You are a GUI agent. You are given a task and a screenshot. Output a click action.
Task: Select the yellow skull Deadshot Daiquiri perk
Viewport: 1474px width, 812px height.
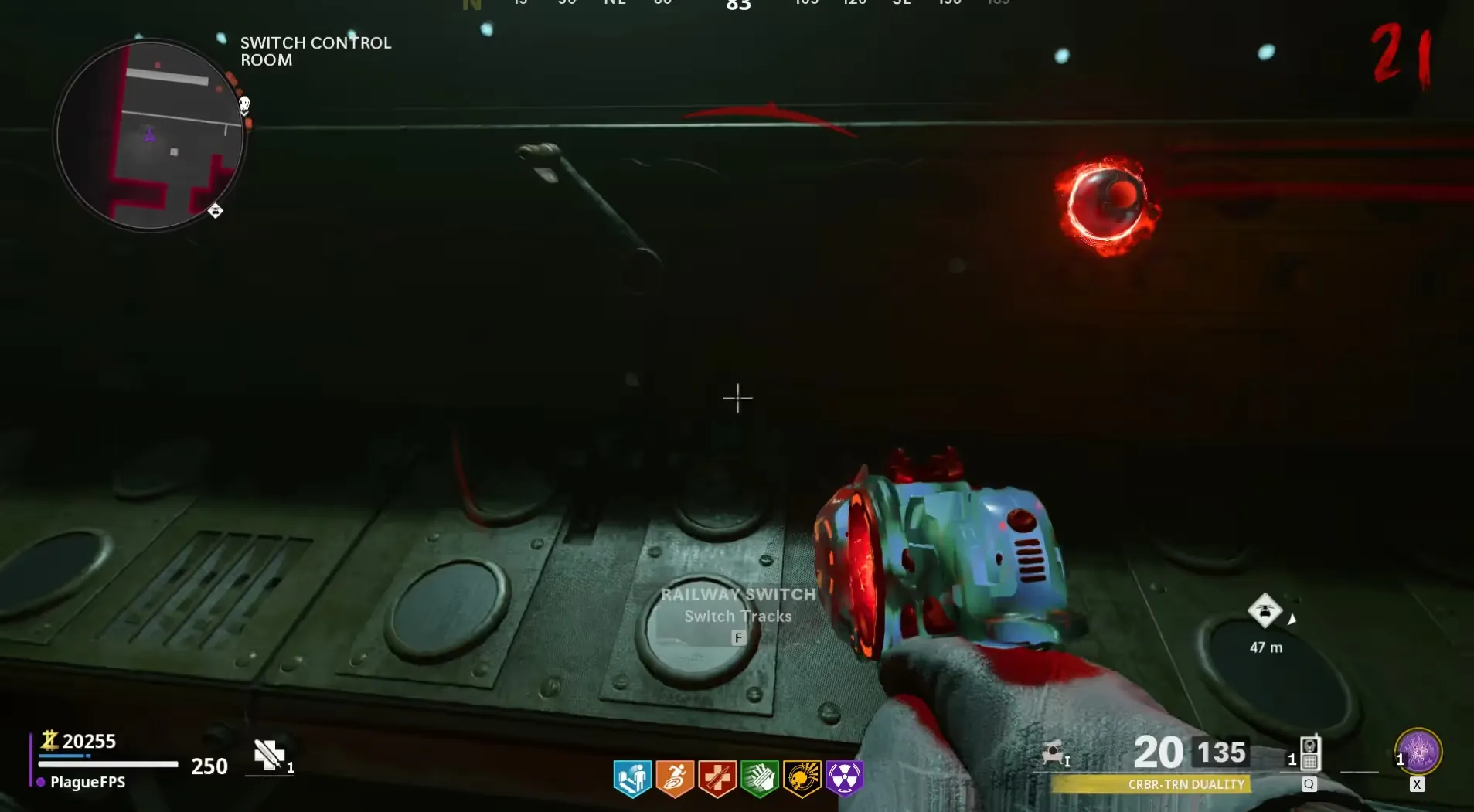(802, 778)
